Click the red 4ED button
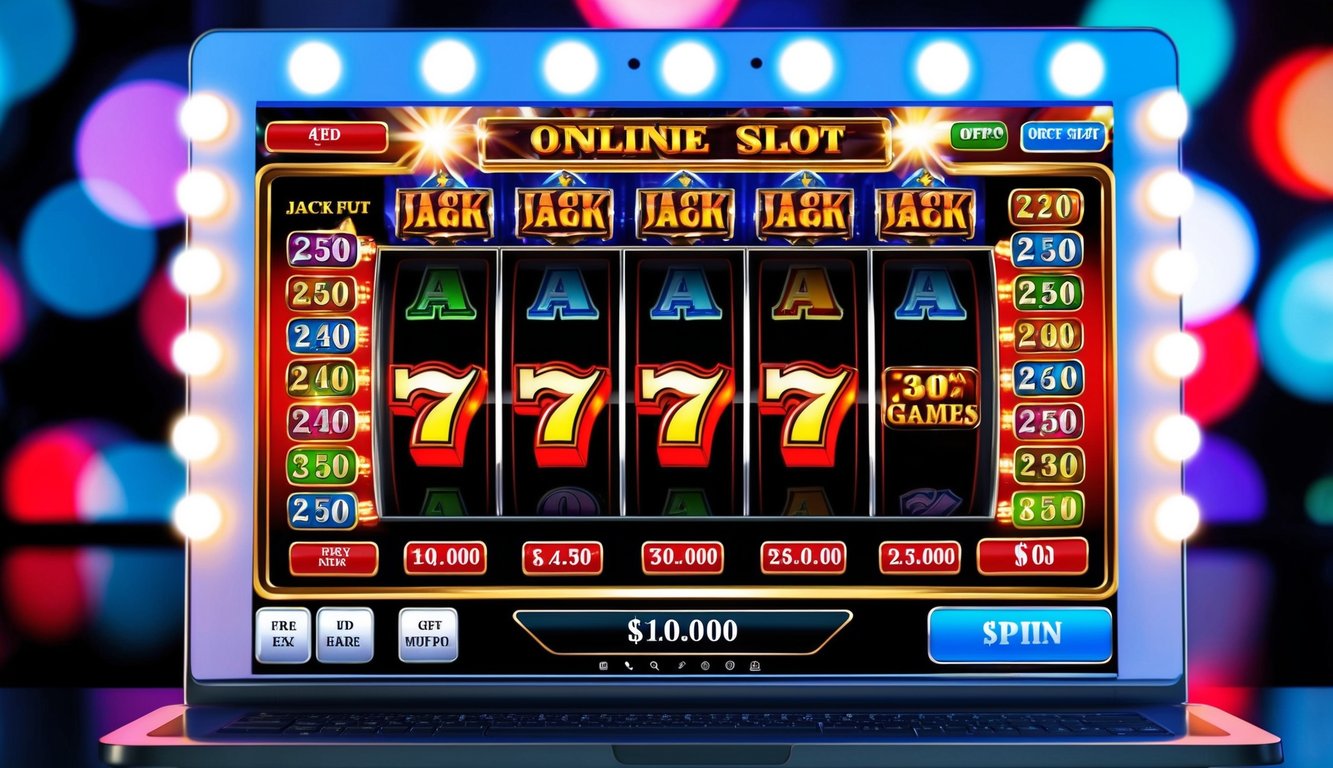The image size is (1333, 768). click(326, 137)
